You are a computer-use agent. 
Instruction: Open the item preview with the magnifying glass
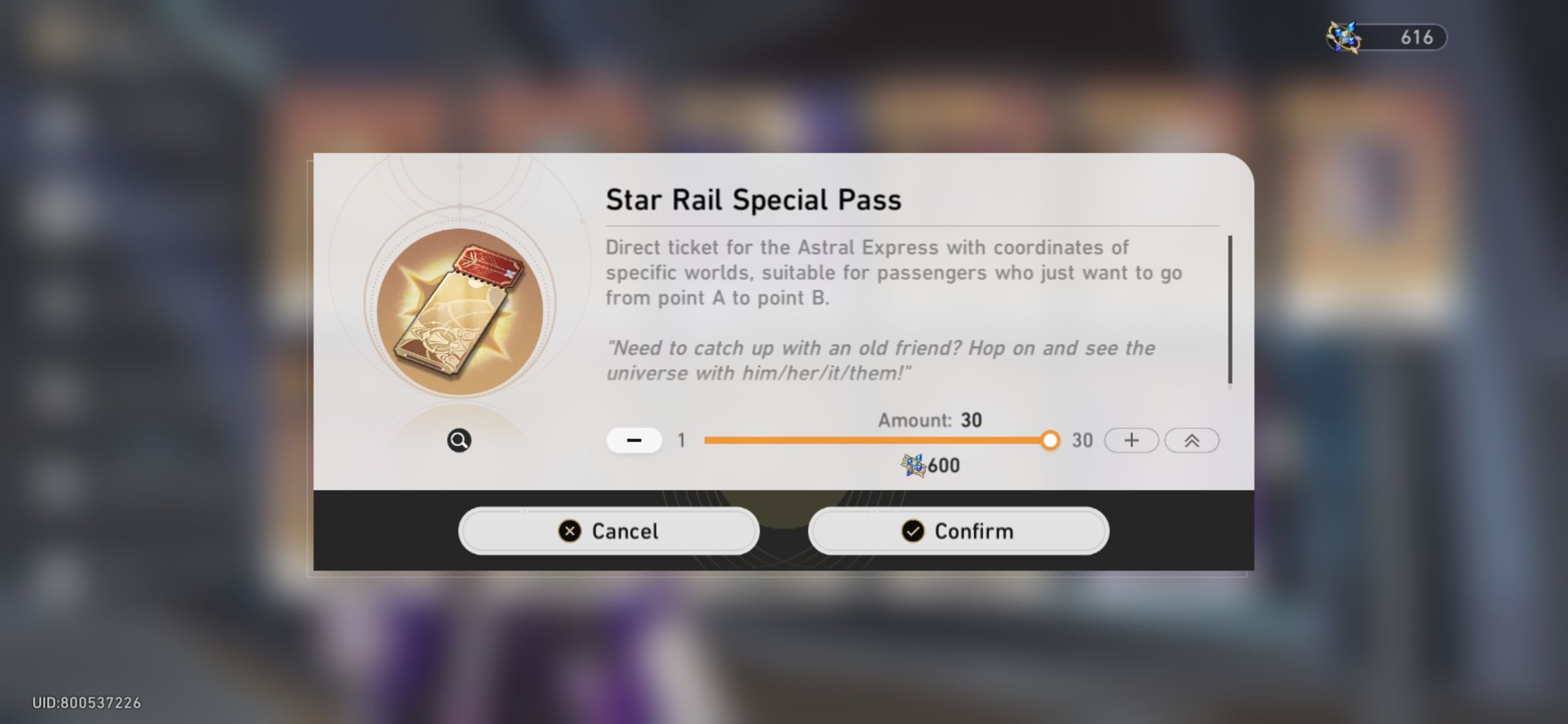[x=458, y=440]
